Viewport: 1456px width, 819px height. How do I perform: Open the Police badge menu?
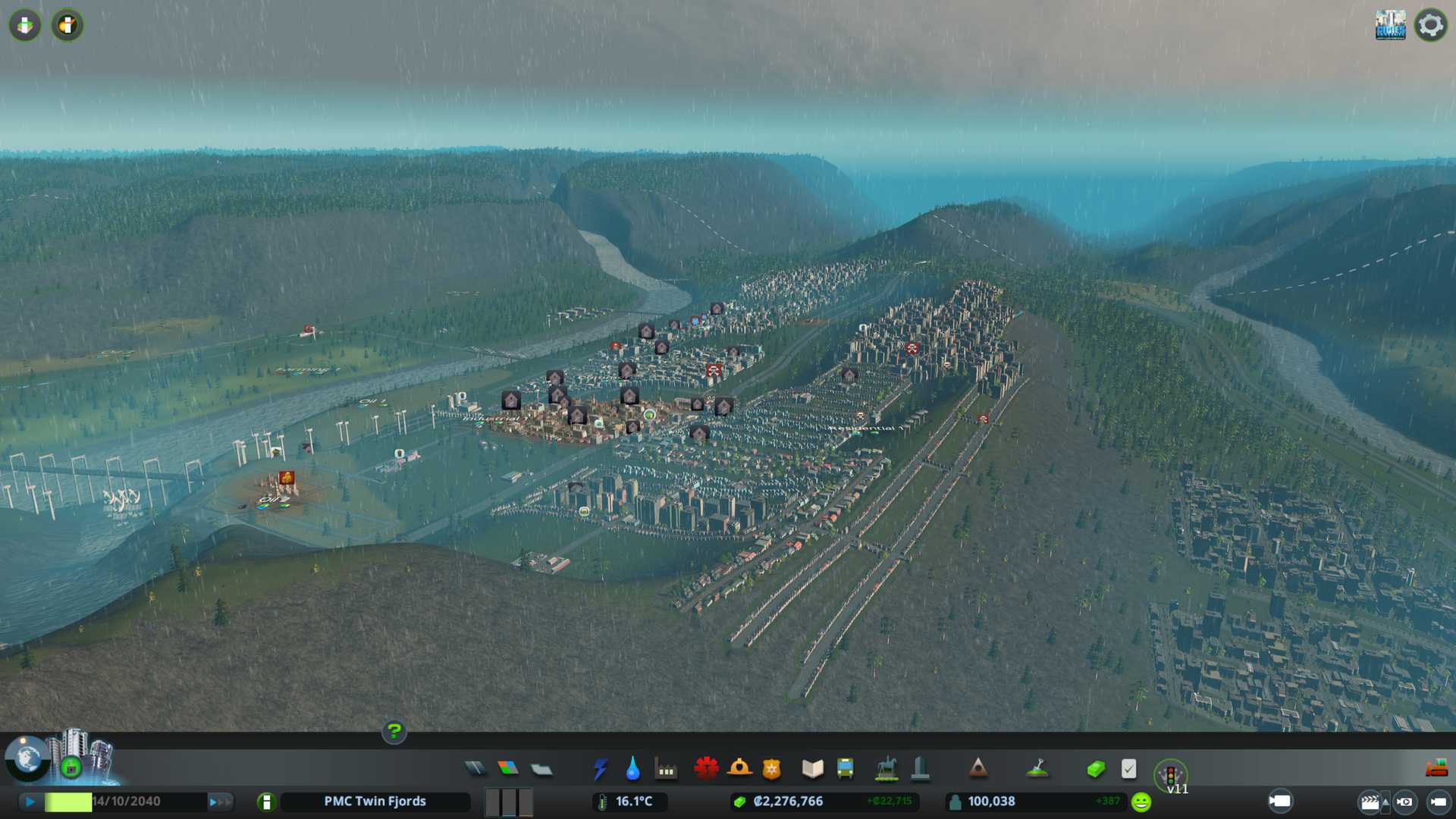(x=771, y=770)
